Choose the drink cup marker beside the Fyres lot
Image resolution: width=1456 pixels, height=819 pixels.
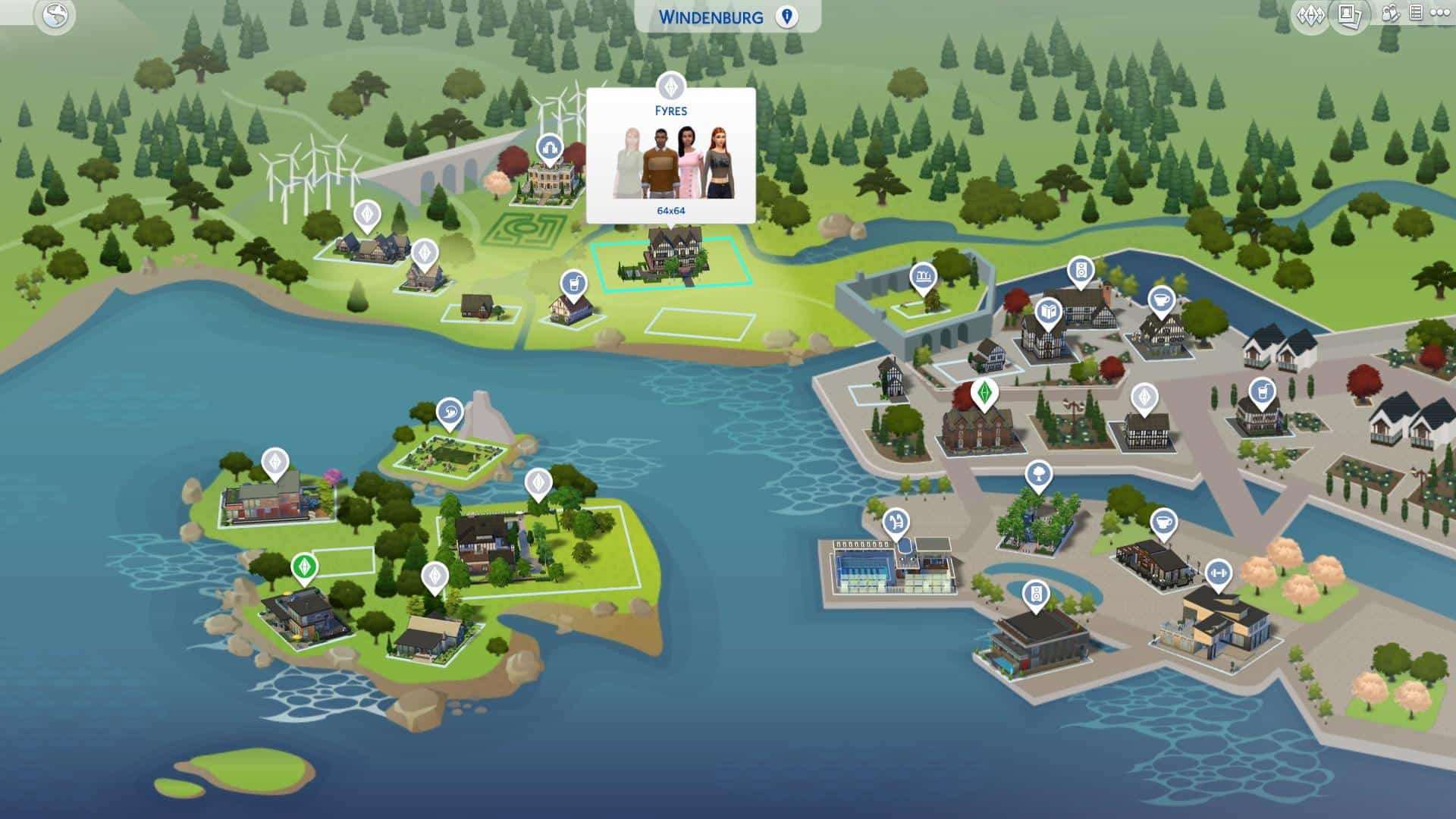pyautogui.click(x=574, y=284)
